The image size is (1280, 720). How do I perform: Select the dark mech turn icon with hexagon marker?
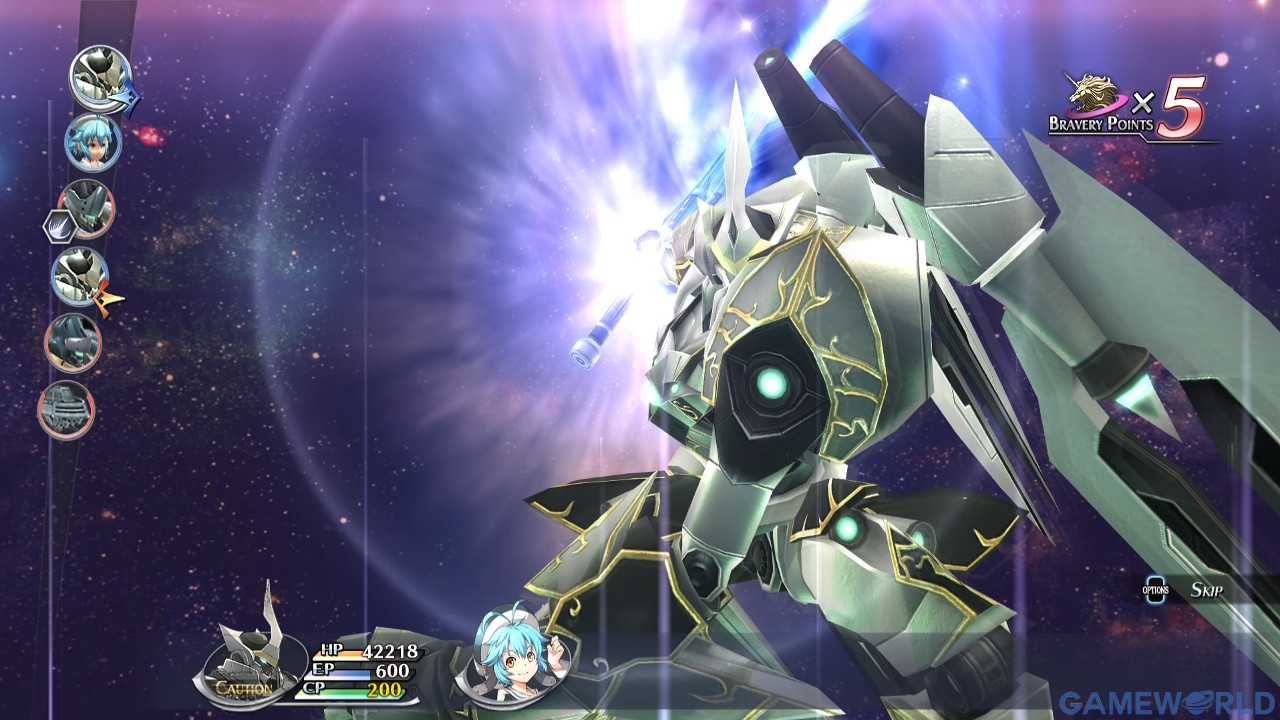86,208
